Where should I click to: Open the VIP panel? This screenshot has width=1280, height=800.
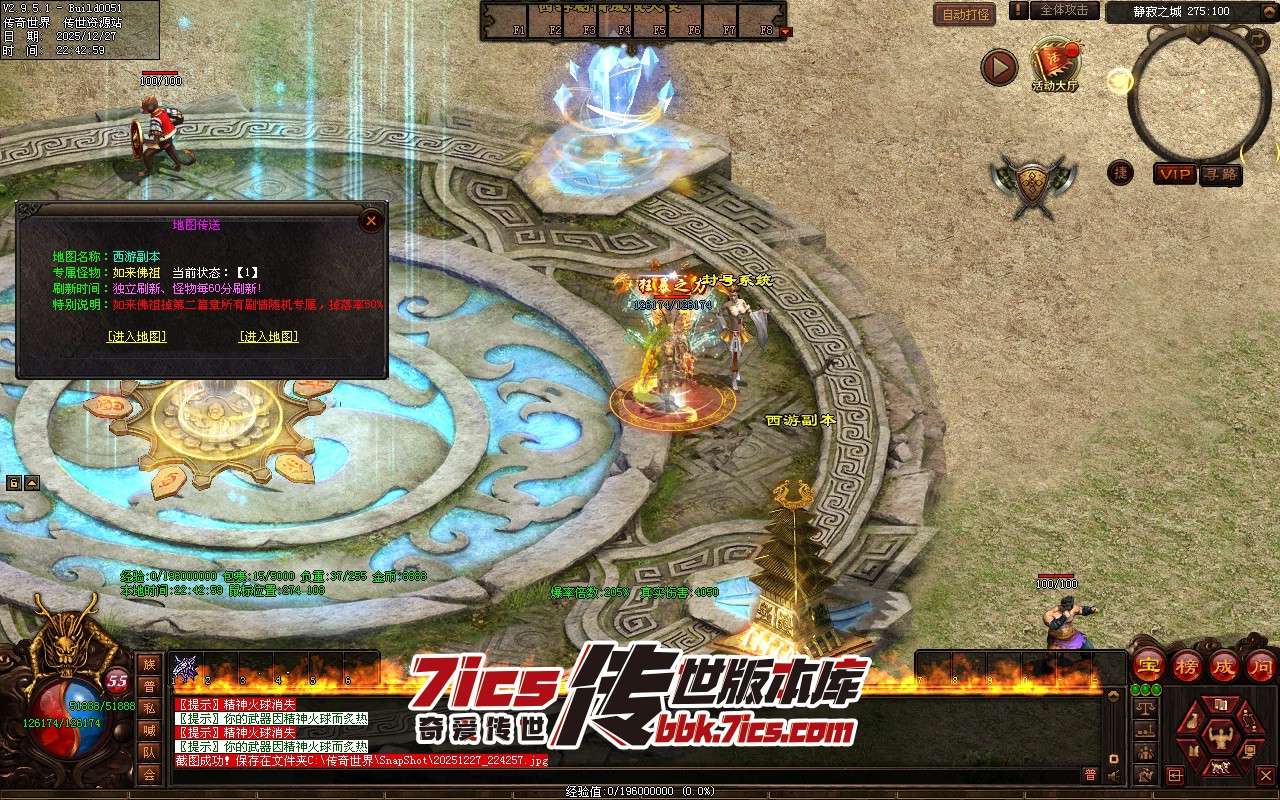(x=1175, y=174)
